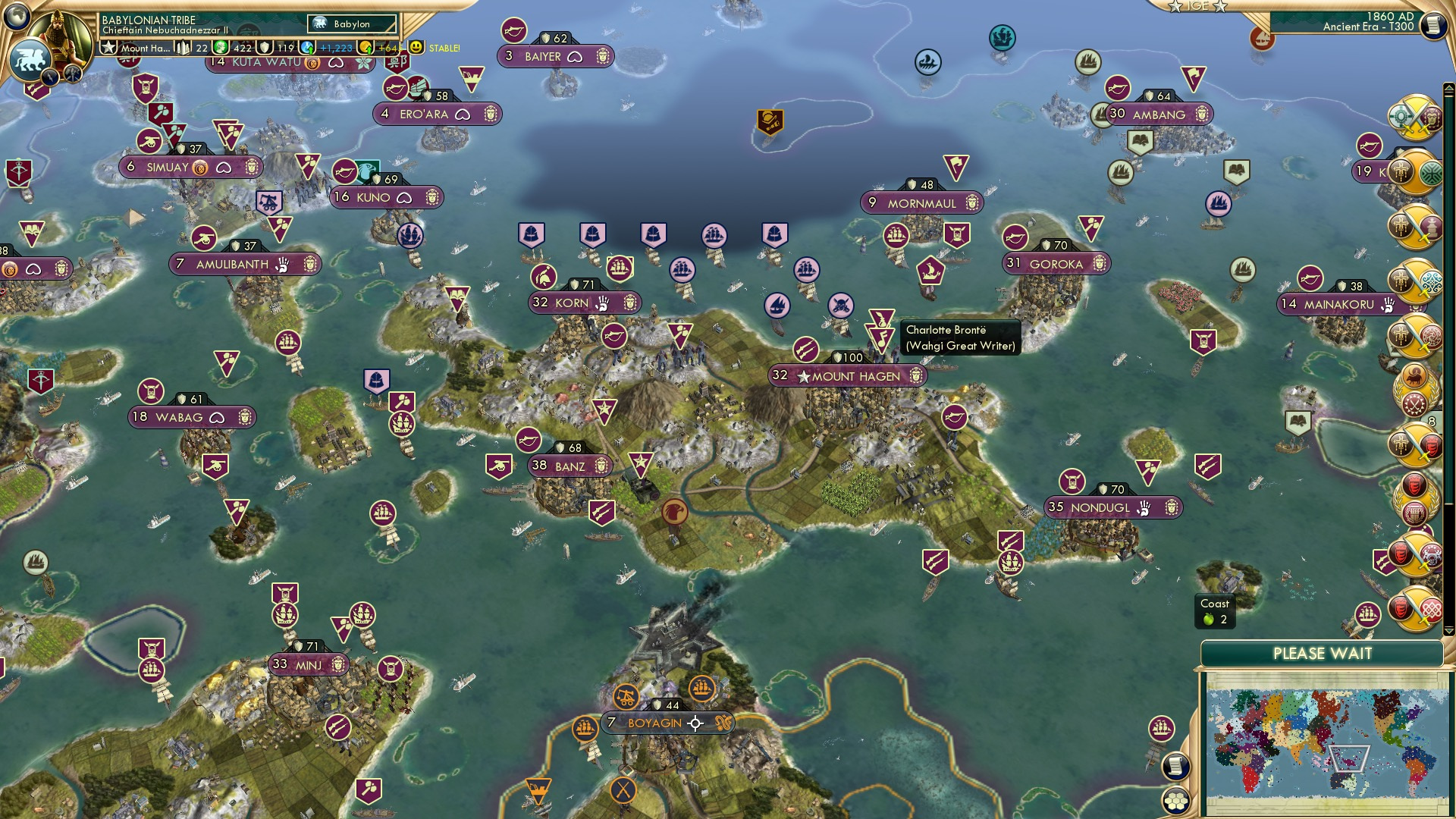Click the Goroka city banner

(1056, 264)
